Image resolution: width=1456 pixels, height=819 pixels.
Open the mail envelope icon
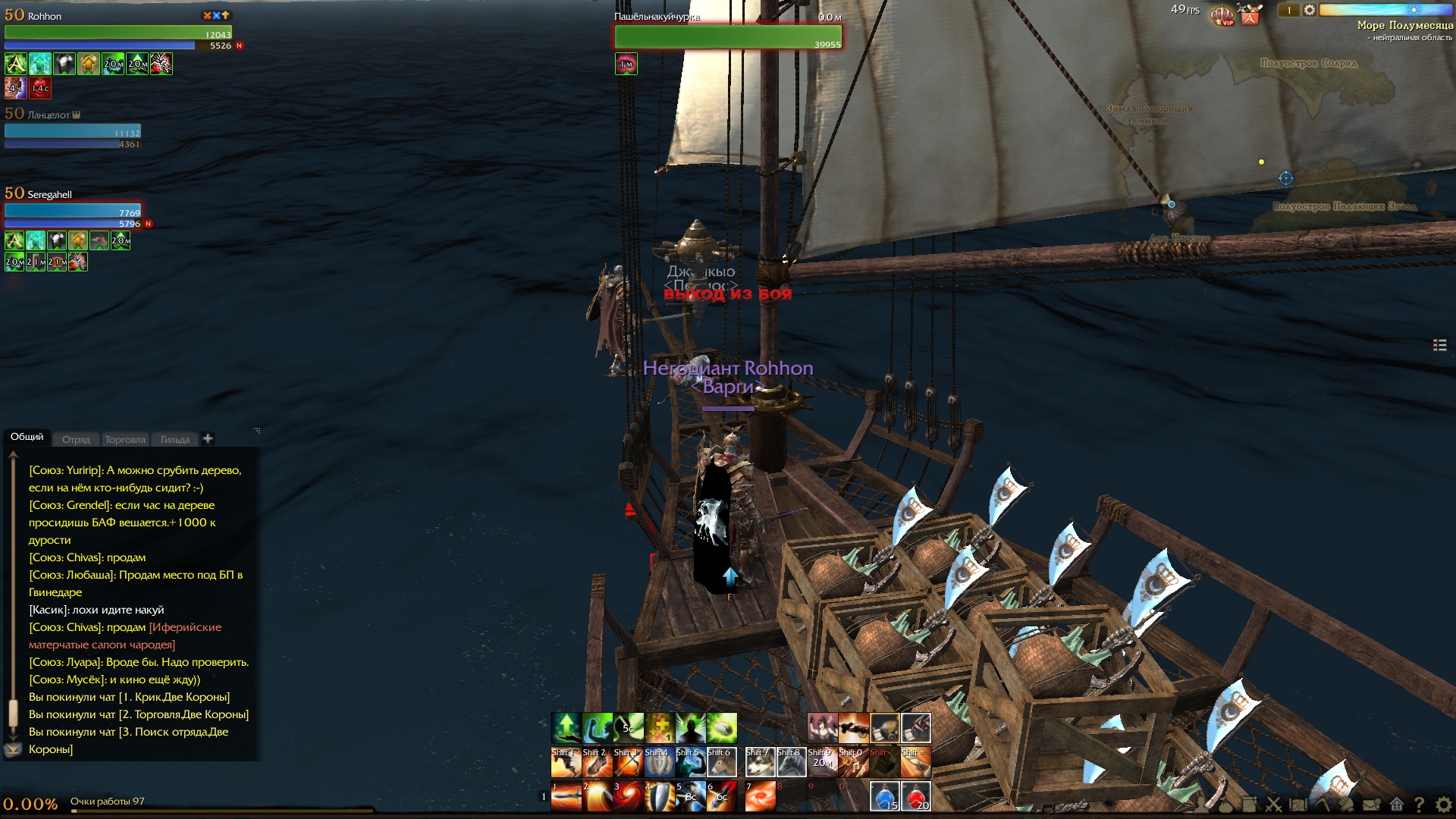coord(1371,805)
